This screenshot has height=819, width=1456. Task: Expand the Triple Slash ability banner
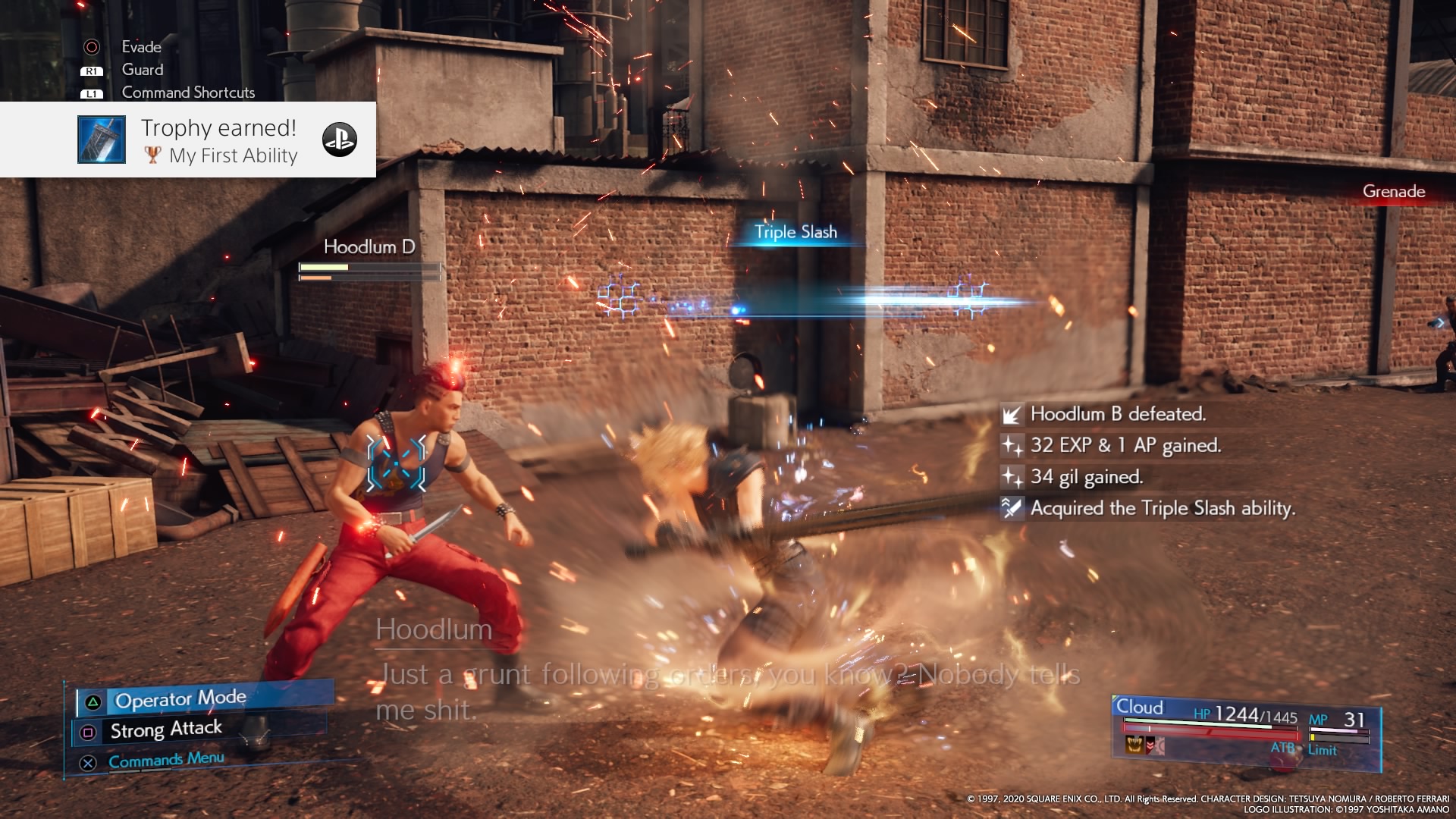795,231
